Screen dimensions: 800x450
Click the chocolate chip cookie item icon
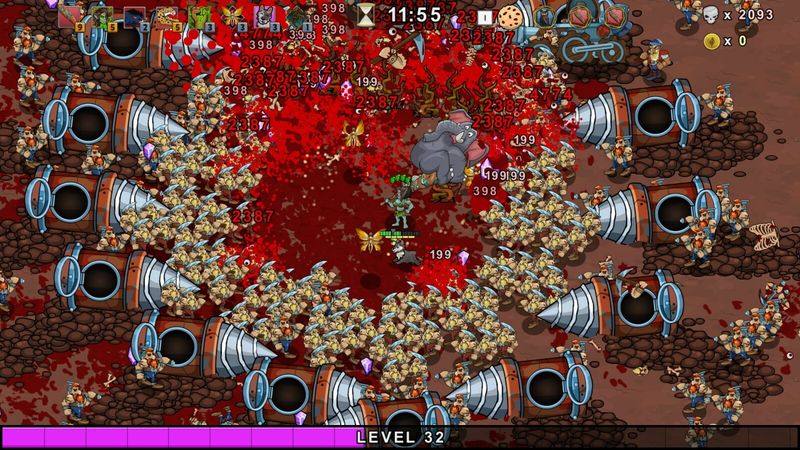511,16
